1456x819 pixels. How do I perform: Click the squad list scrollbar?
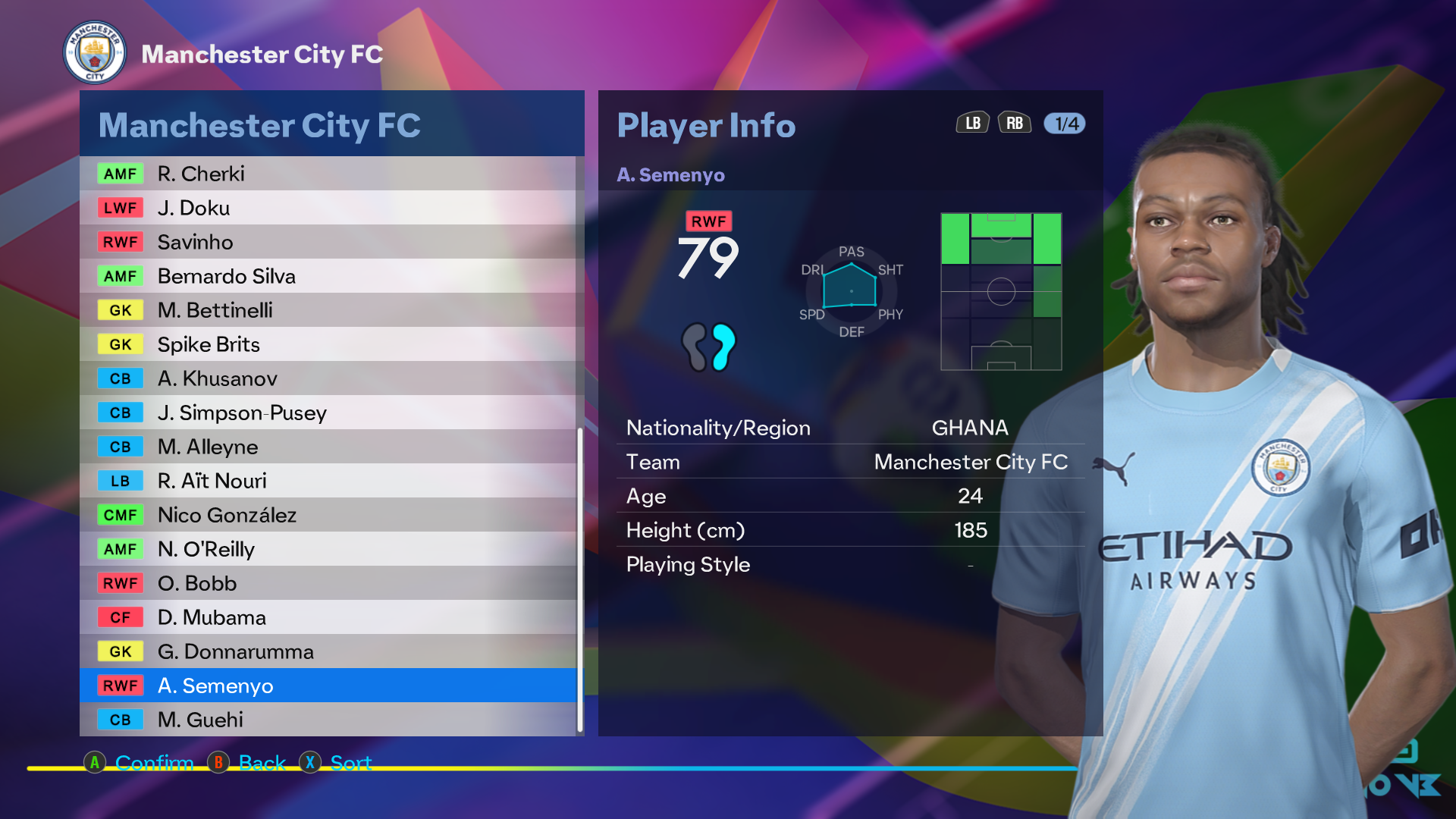pyautogui.click(x=580, y=580)
